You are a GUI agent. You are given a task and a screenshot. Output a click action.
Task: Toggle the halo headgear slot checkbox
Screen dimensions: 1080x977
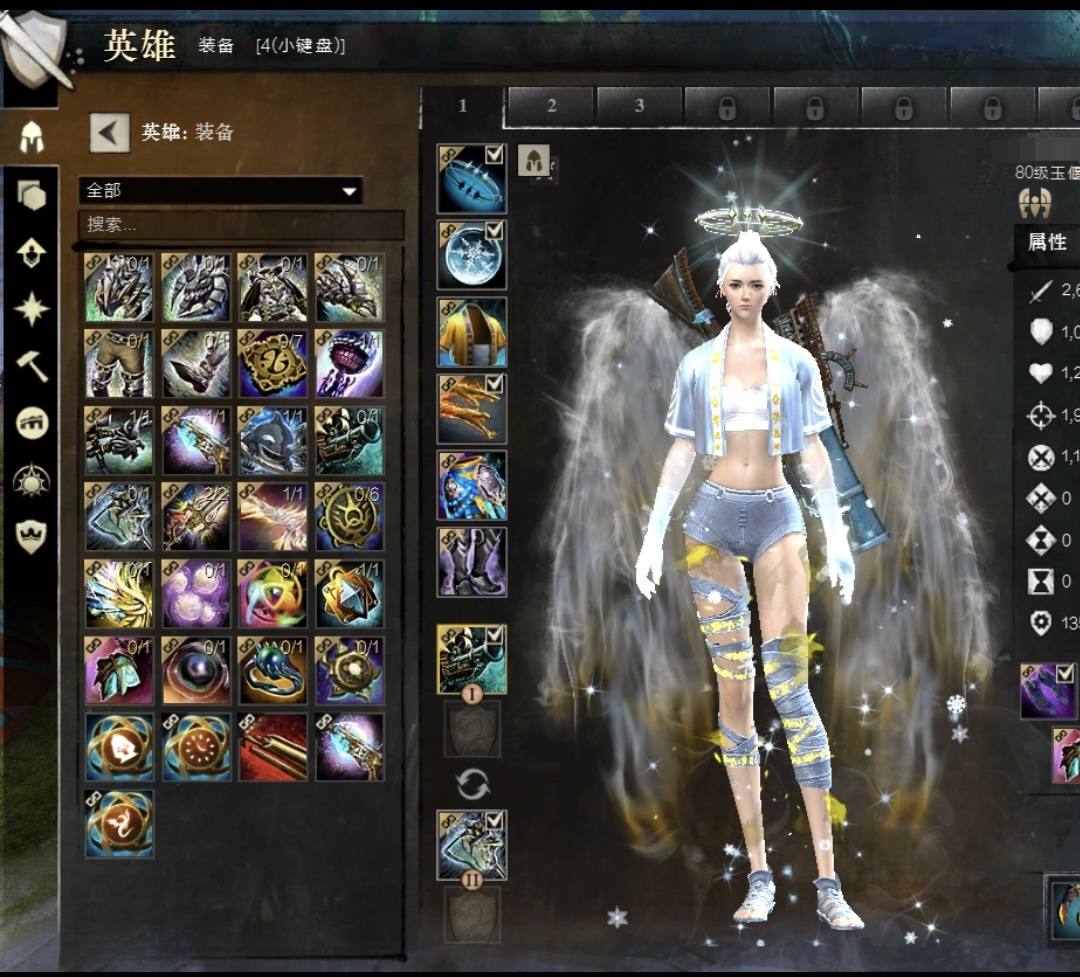pos(494,154)
